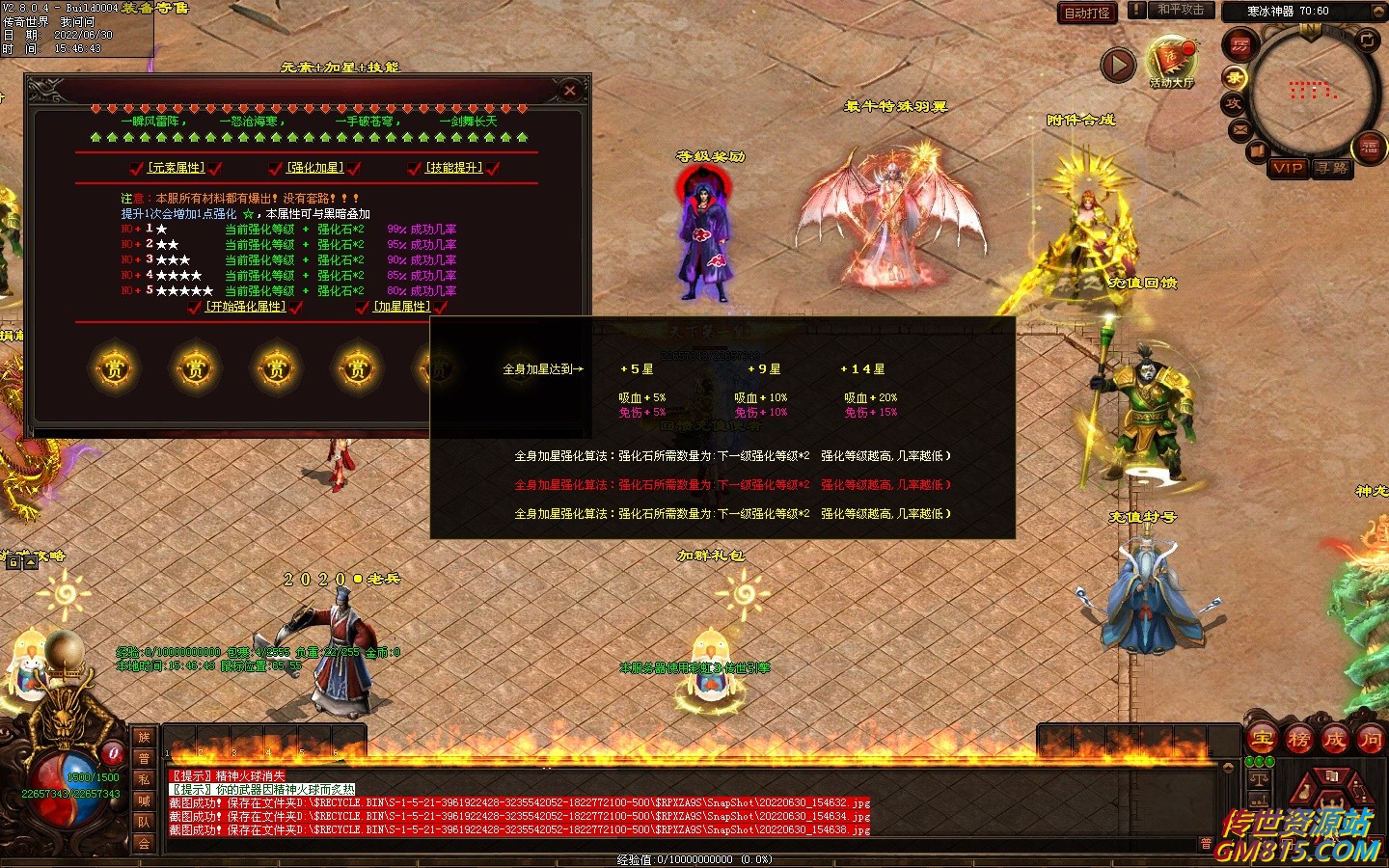Open the 元素属性 link
Viewport: 1389px width, 868px height.
tap(176, 168)
